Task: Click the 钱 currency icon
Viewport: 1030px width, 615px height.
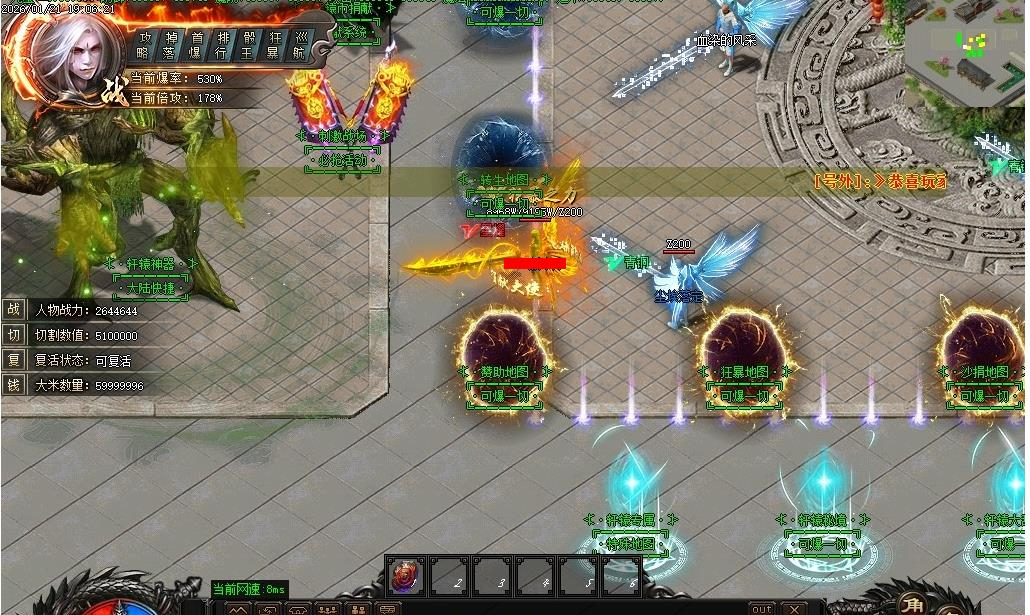Action: pyautogui.click(x=14, y=385)
